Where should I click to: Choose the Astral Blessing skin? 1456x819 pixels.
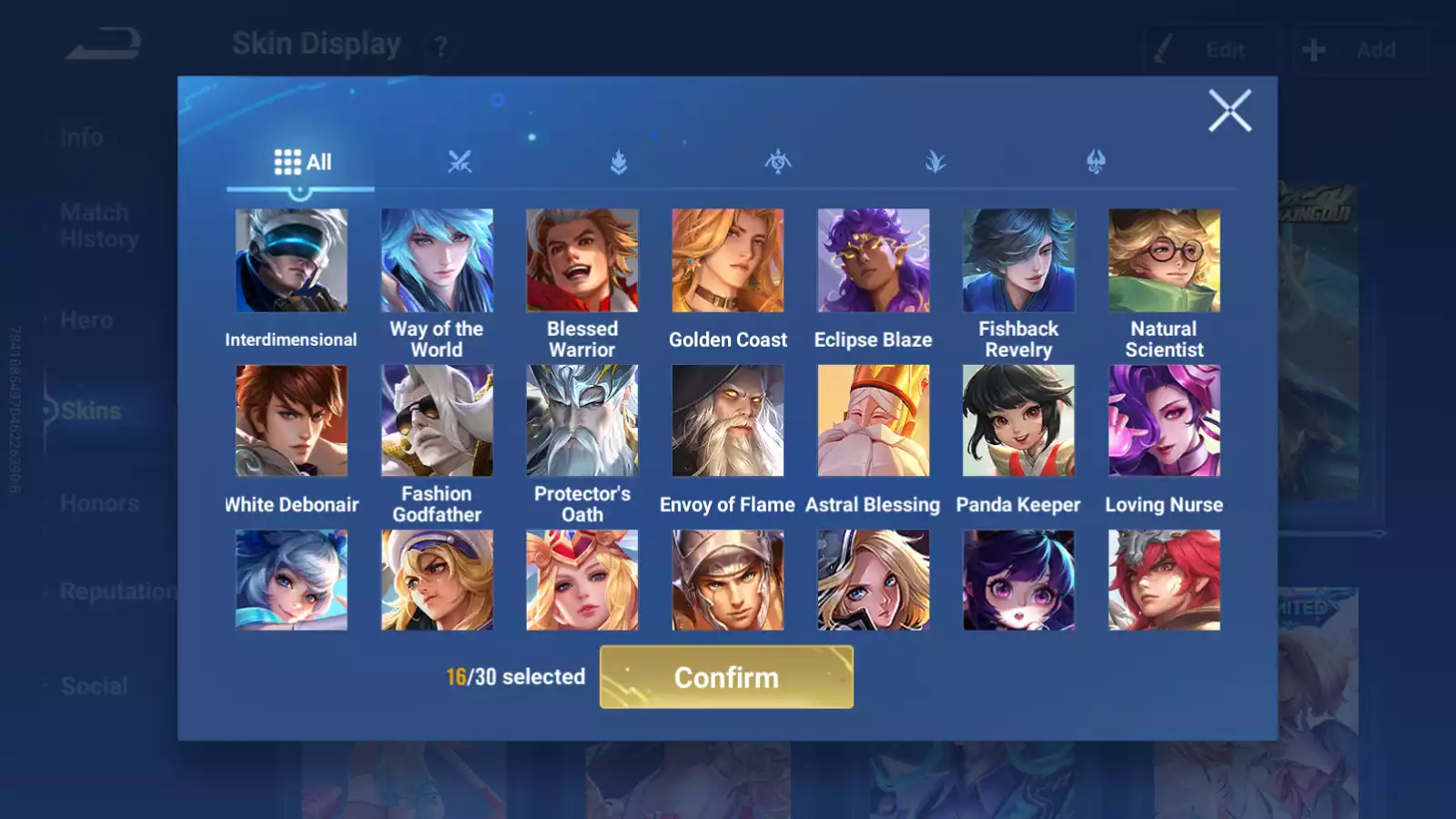[874, 420]
